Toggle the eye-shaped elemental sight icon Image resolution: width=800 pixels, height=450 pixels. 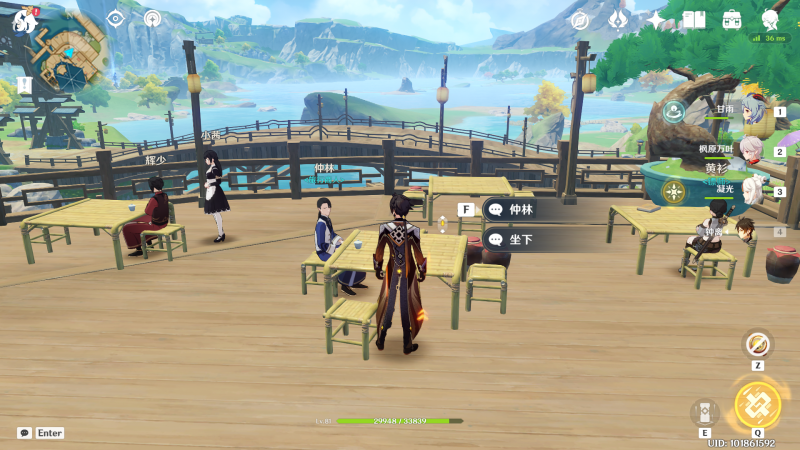click(115, 19)
